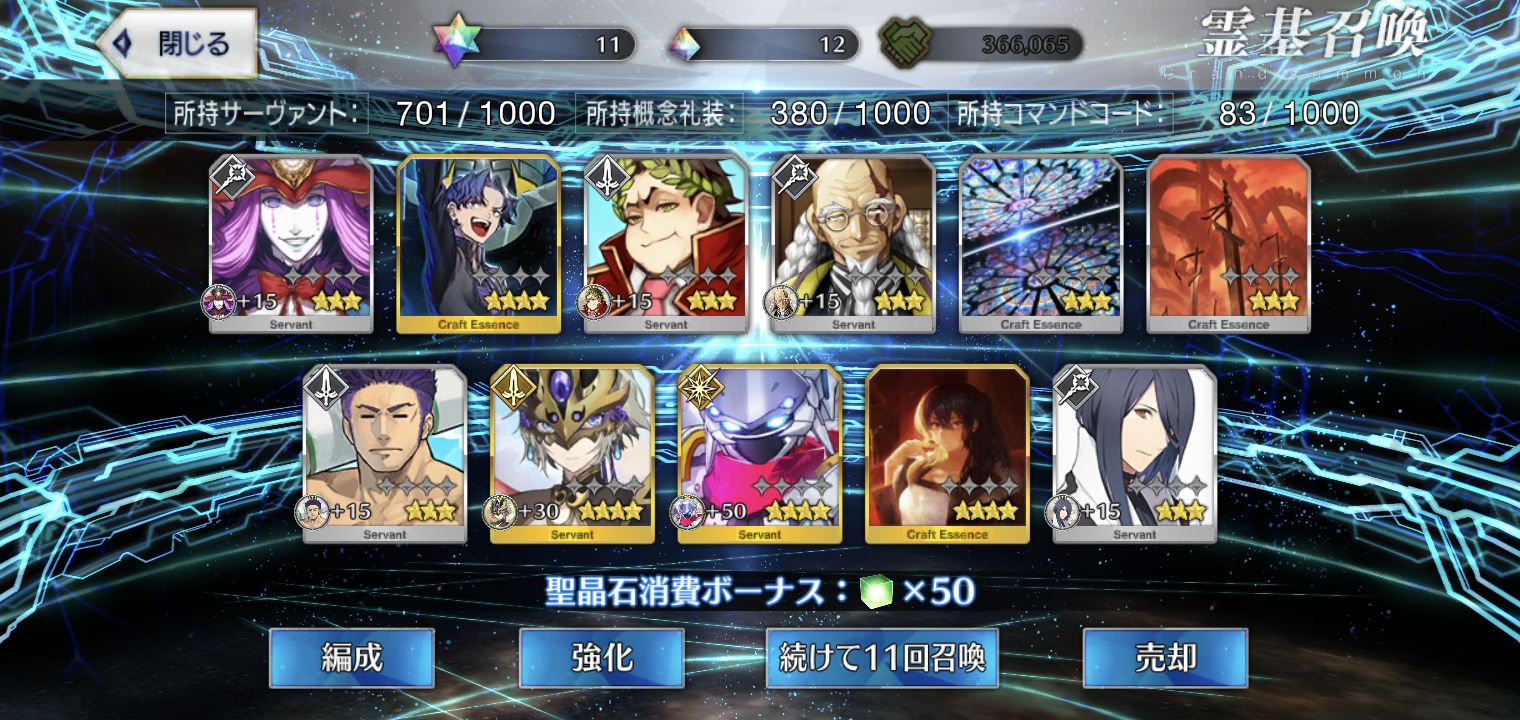Open the dark-haired woman Craft Essence card
The width and height of the screenshot is (1520, 720).
coord(947,453)
